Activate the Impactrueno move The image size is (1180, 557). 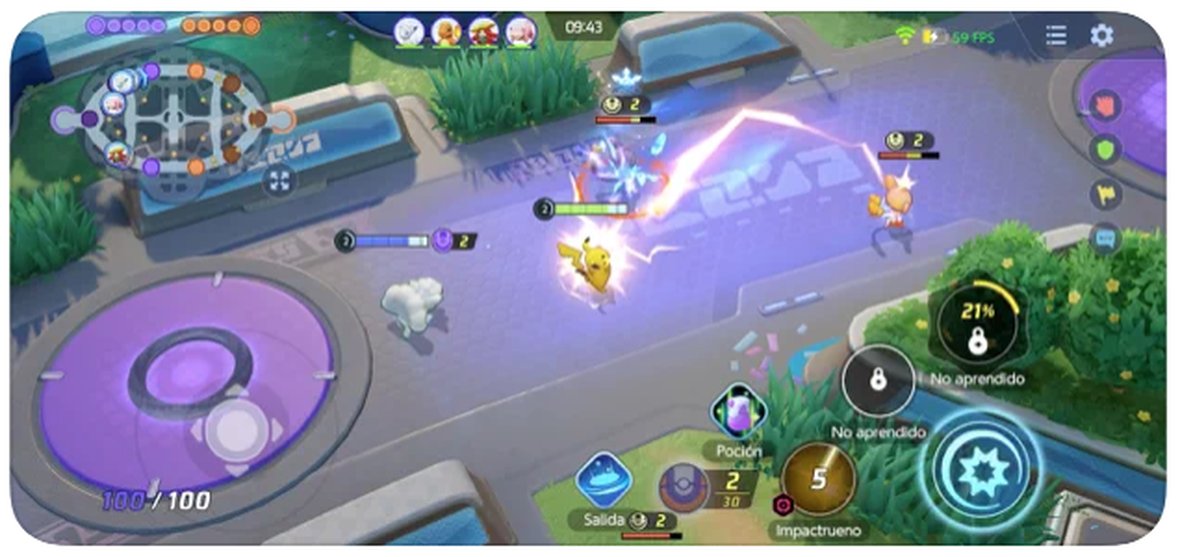[819, 479]
